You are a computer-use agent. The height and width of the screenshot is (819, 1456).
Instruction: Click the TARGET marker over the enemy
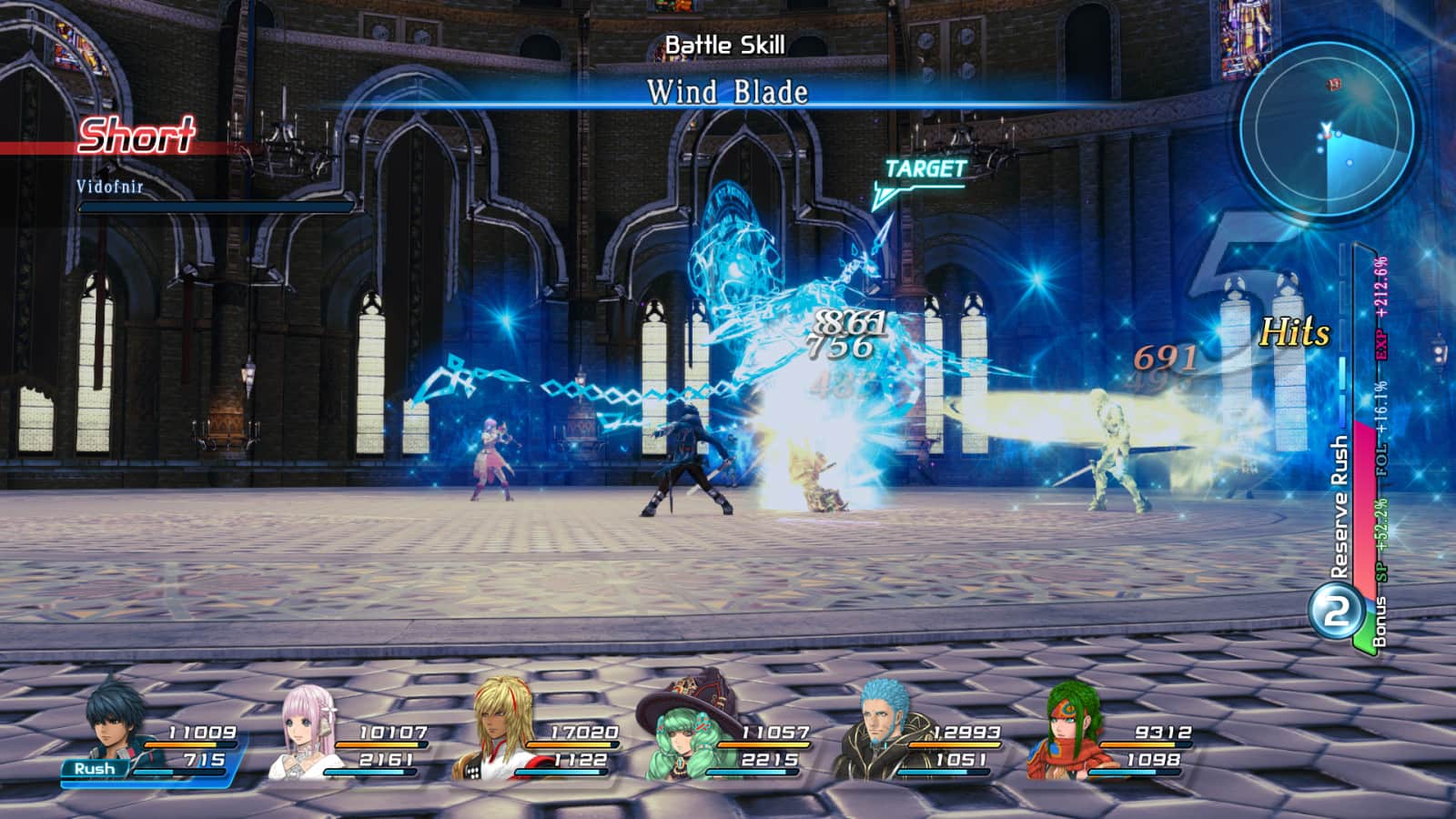[924, 170]
